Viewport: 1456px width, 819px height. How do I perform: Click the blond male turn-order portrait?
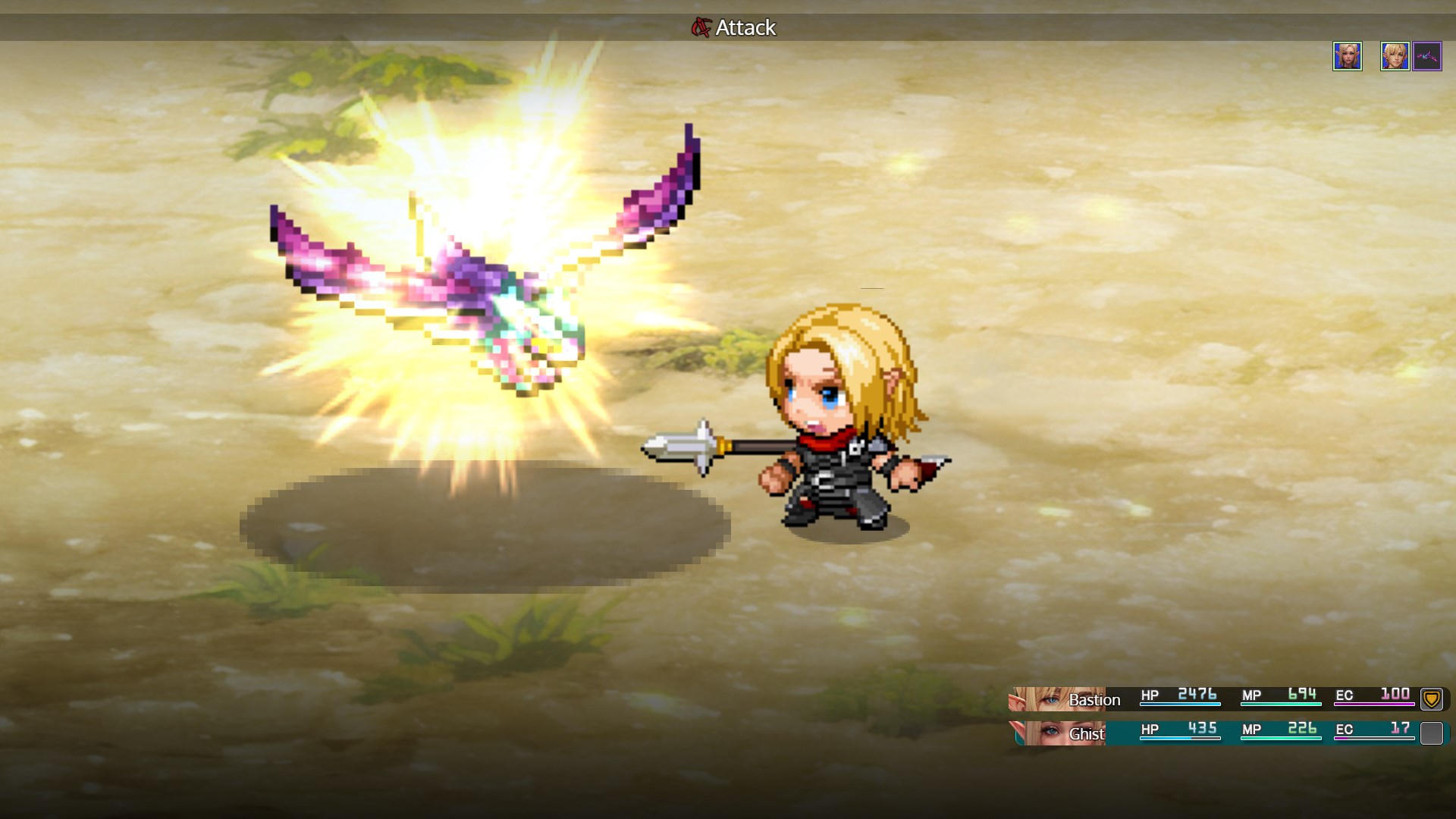point(1395,56)
